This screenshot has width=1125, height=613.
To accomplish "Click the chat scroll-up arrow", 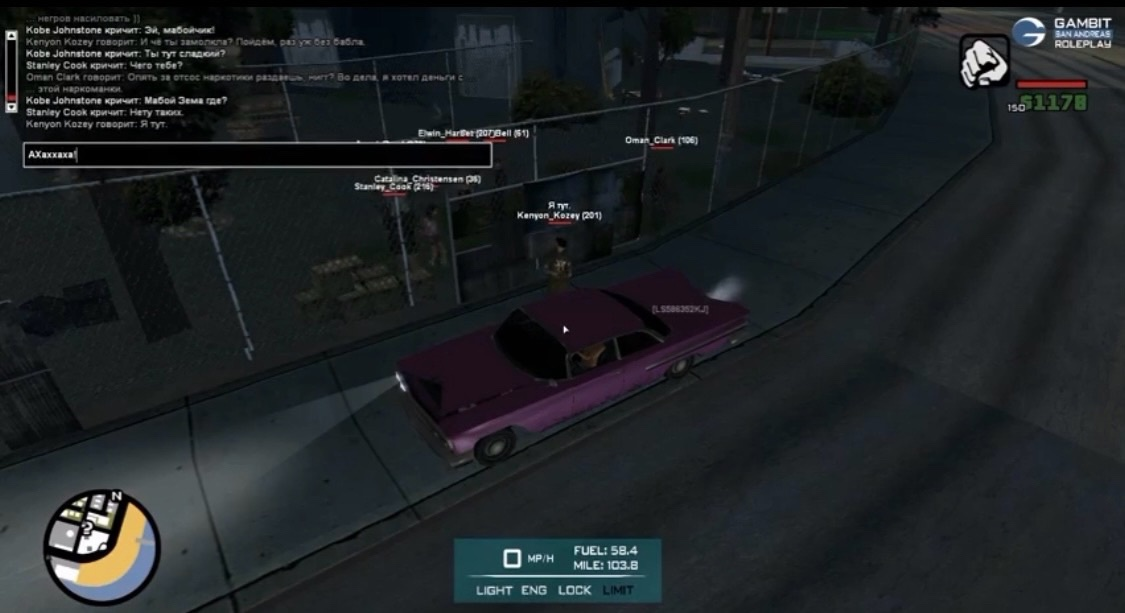I will pyautogui.click(x=11, y=35).
